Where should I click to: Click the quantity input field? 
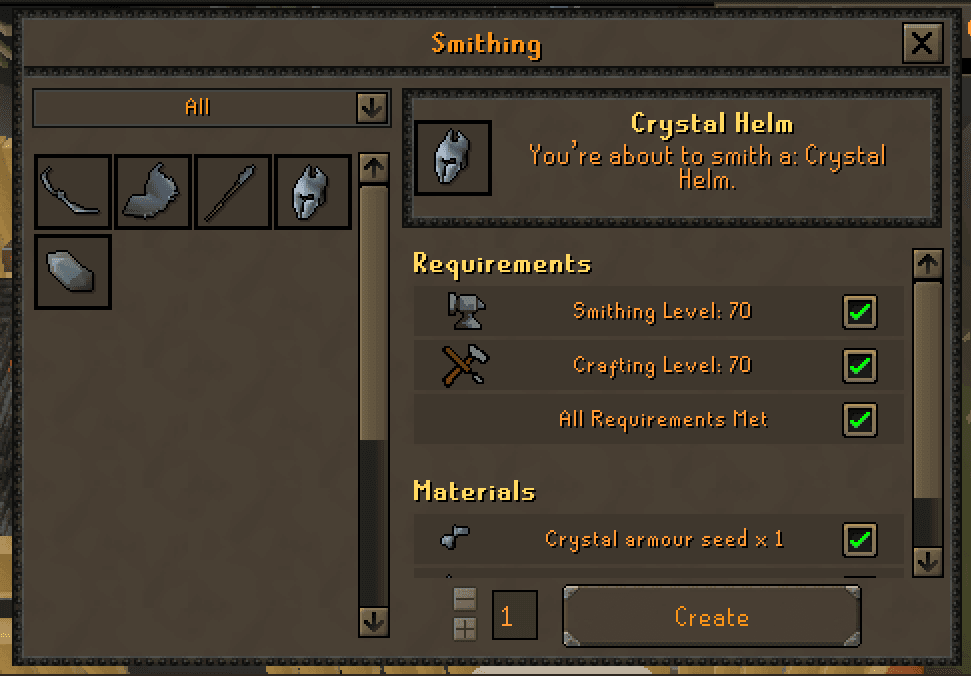pyautogui.click(x=514, y=615)
